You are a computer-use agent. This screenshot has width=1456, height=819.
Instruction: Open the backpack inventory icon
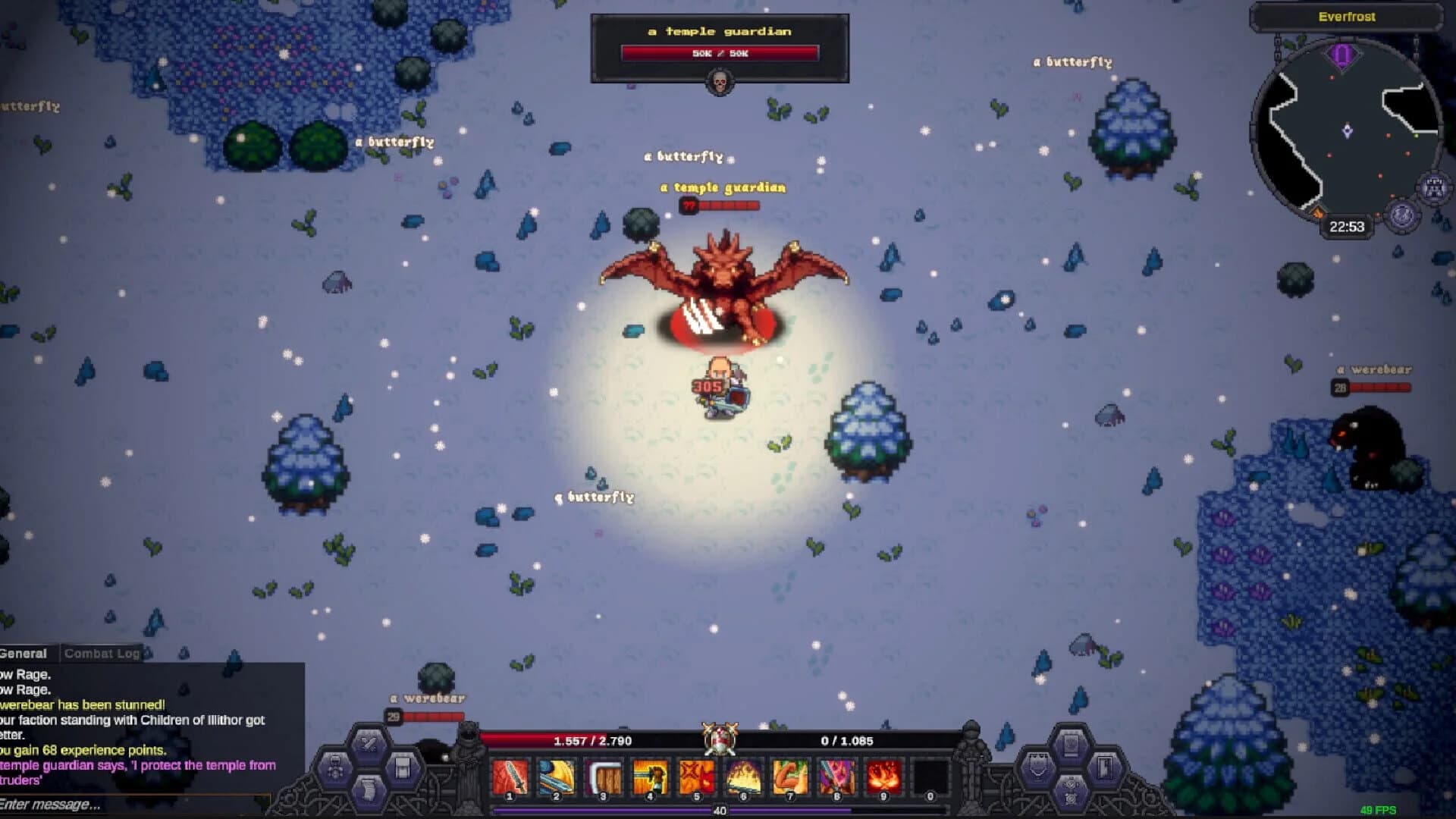(x=401, y=768)
